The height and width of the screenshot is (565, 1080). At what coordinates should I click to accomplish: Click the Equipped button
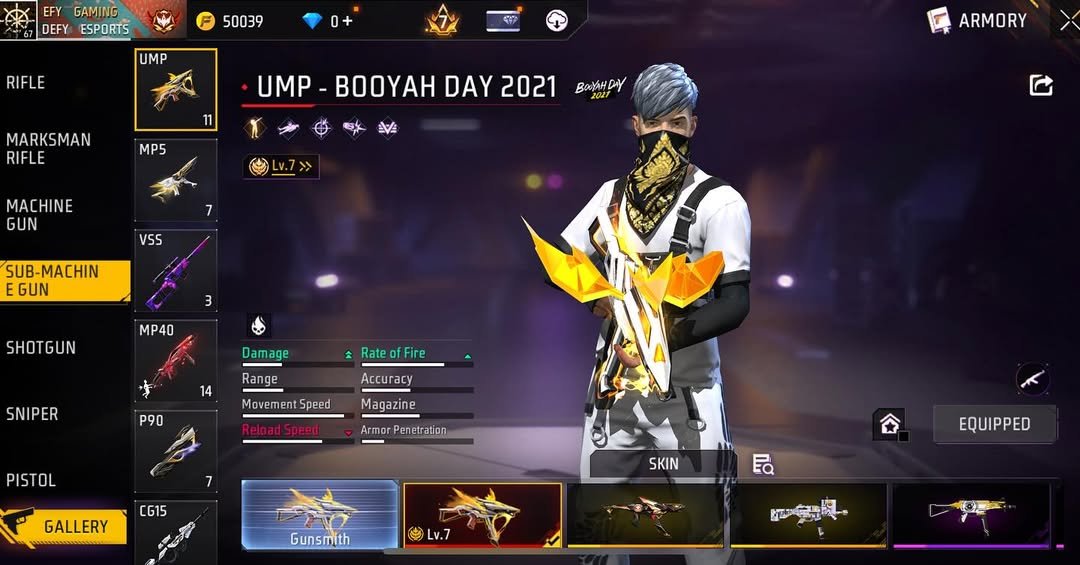pos(994,424)
